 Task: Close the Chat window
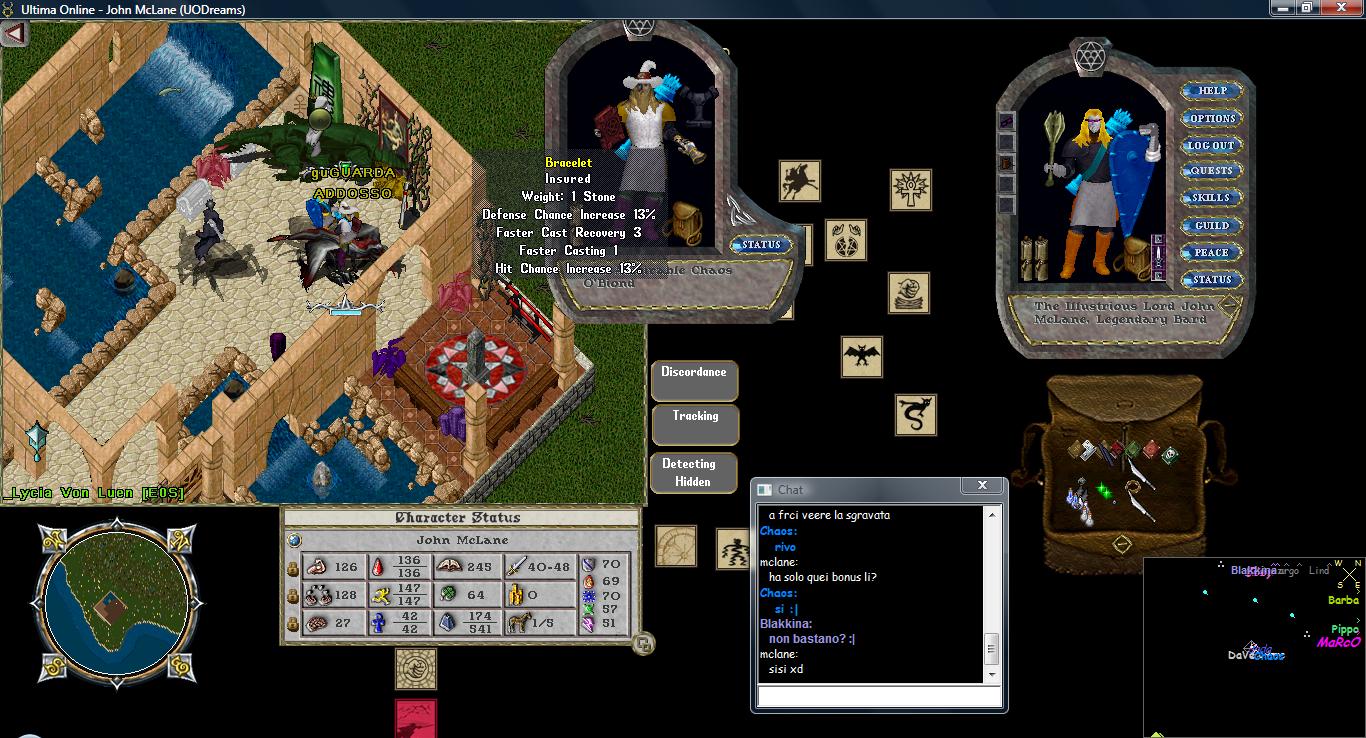tap(982, 486)
